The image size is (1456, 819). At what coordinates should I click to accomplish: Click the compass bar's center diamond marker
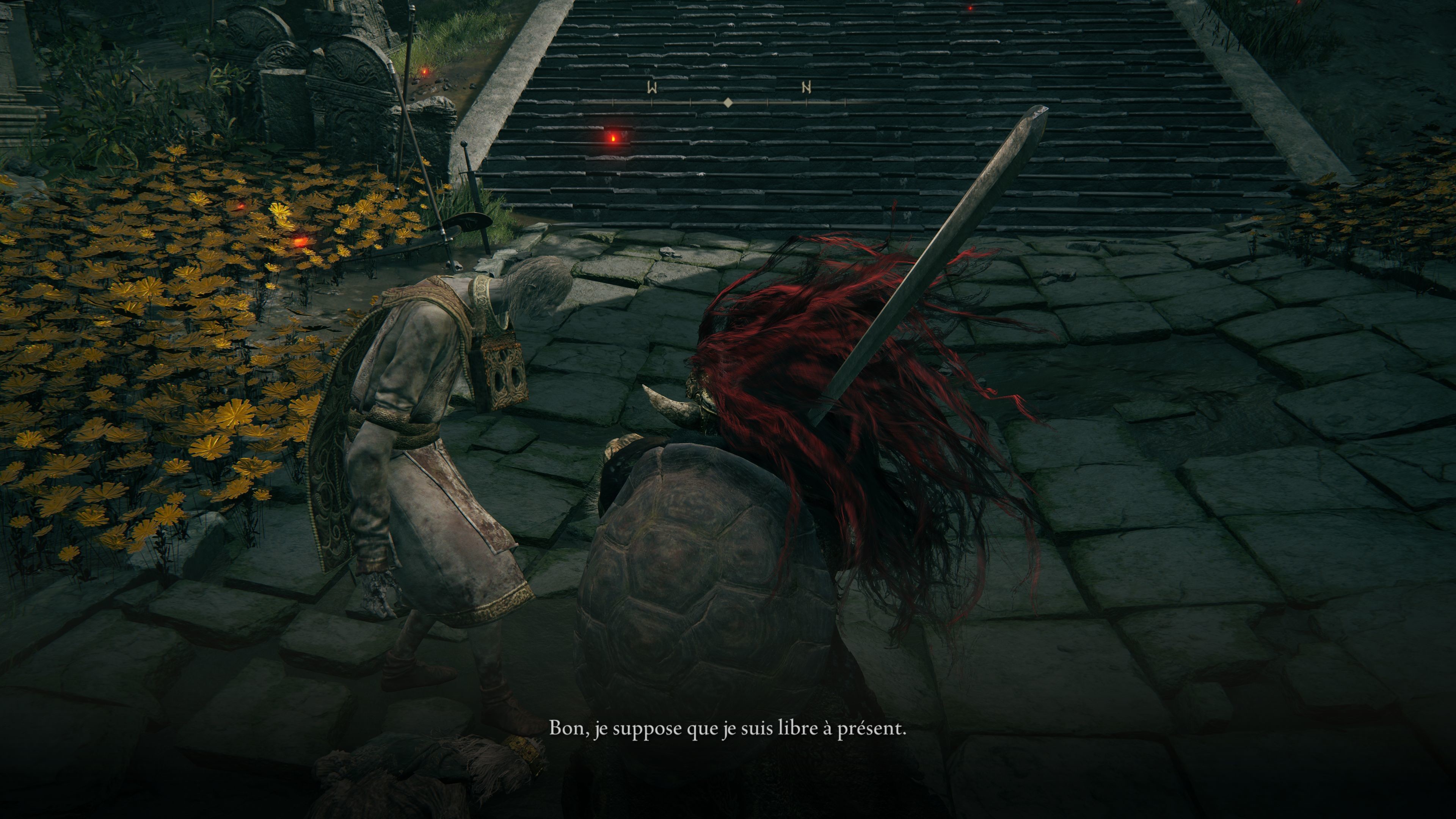pyautogui.click(x=728, y=102)
